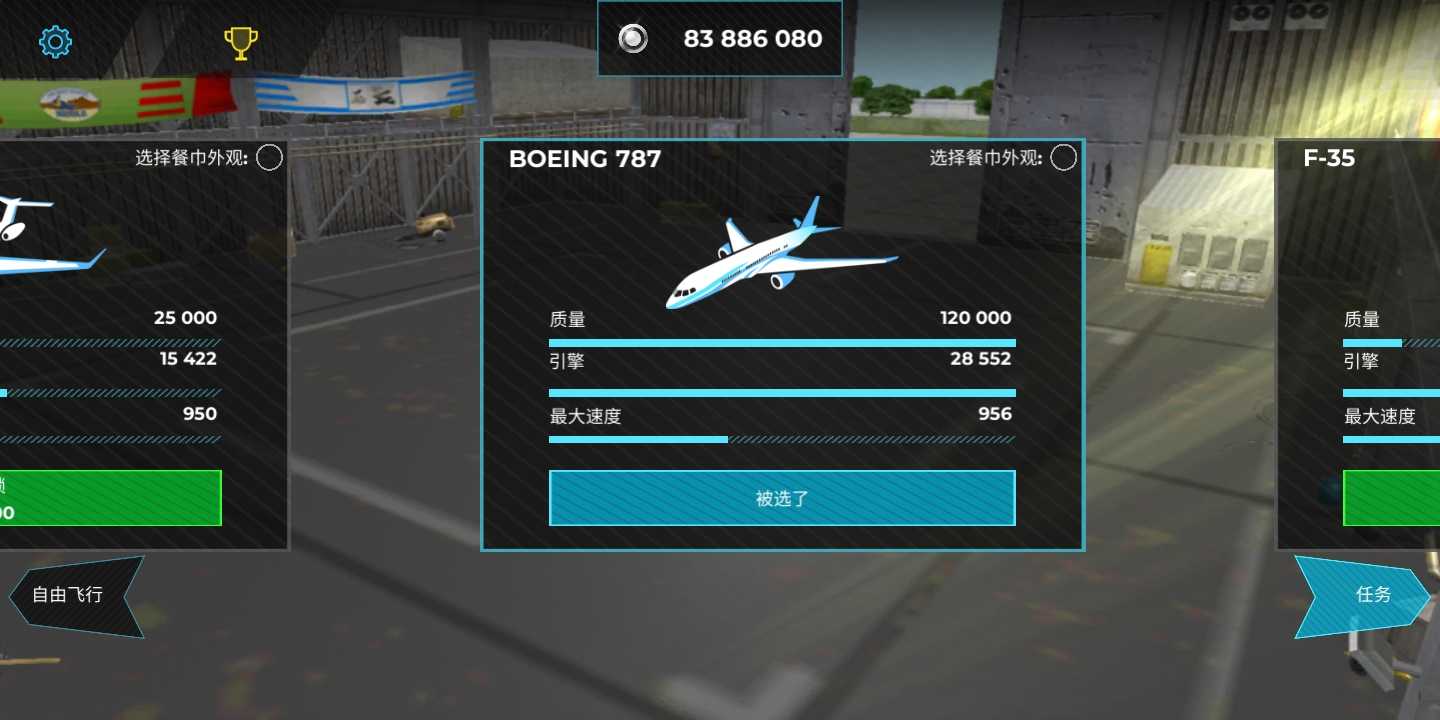Click the trophy achievements icon

point(240,41)
